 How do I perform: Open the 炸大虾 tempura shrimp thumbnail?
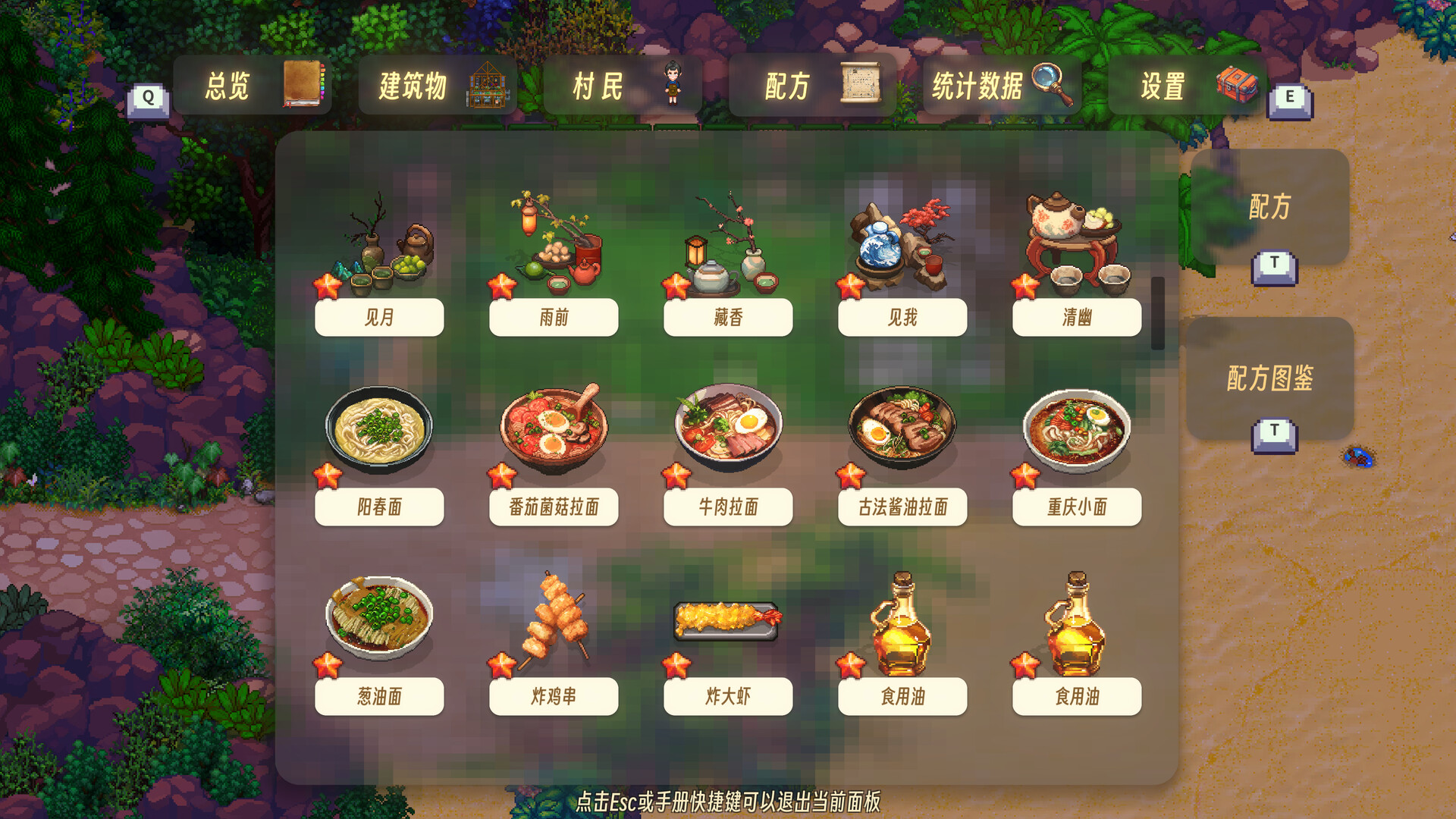point(727,622)
